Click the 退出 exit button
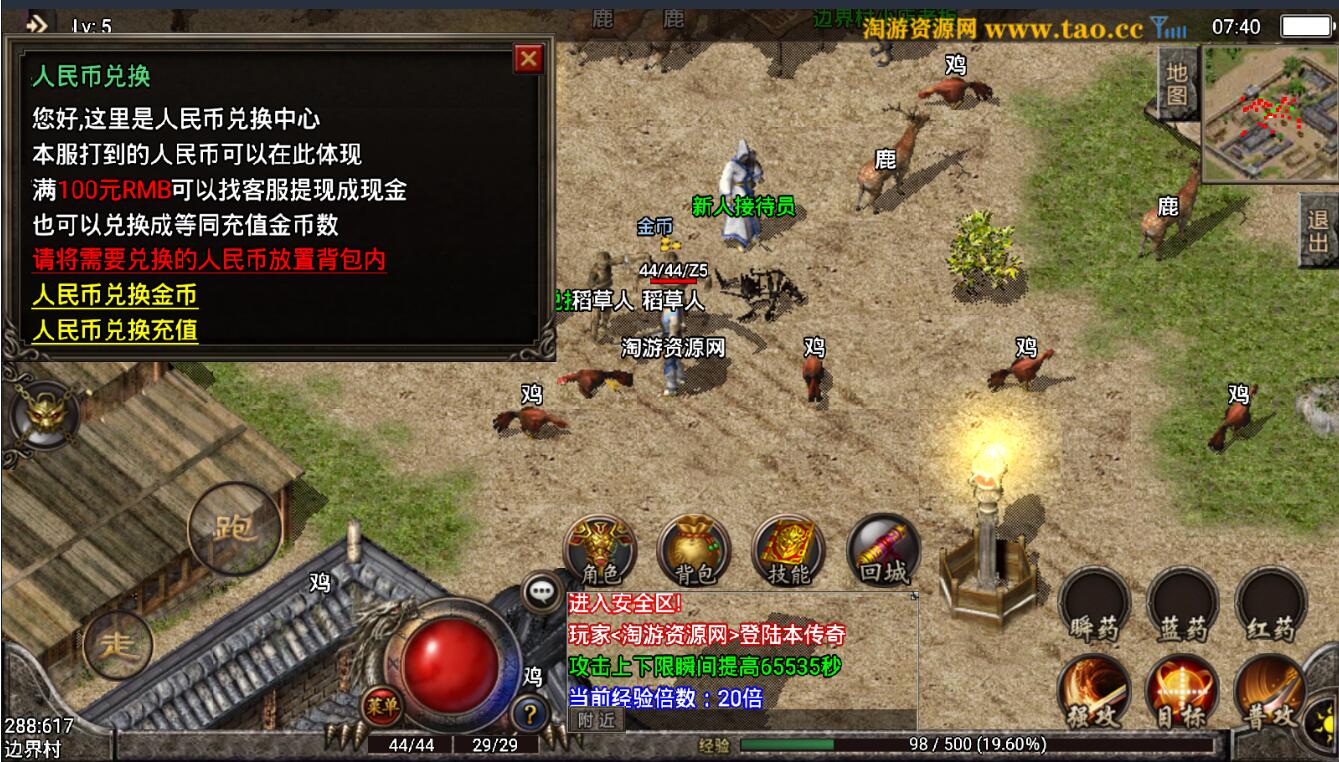 [x=1318, y=230]
